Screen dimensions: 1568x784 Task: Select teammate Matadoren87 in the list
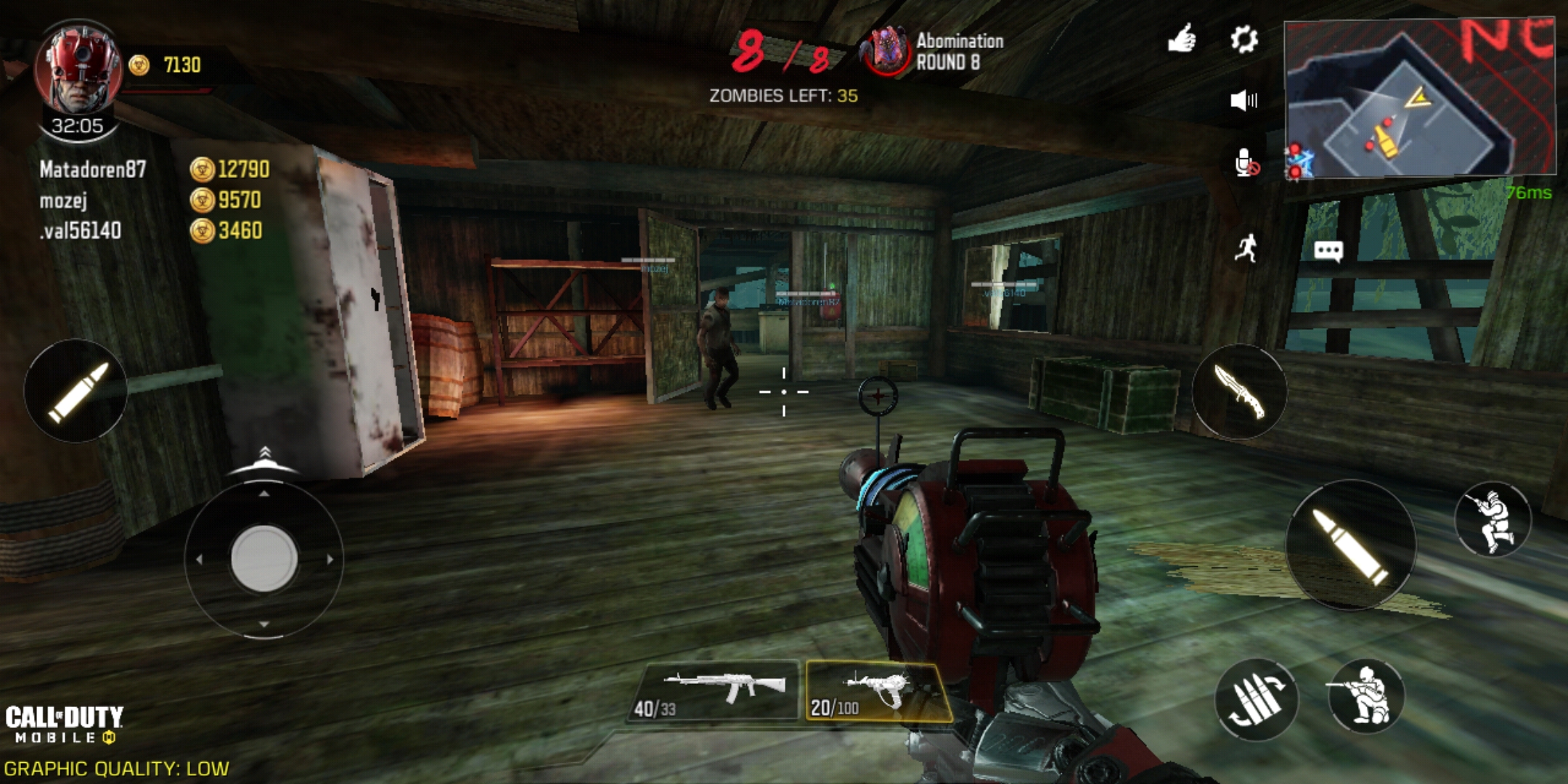[x=93, y=170]
